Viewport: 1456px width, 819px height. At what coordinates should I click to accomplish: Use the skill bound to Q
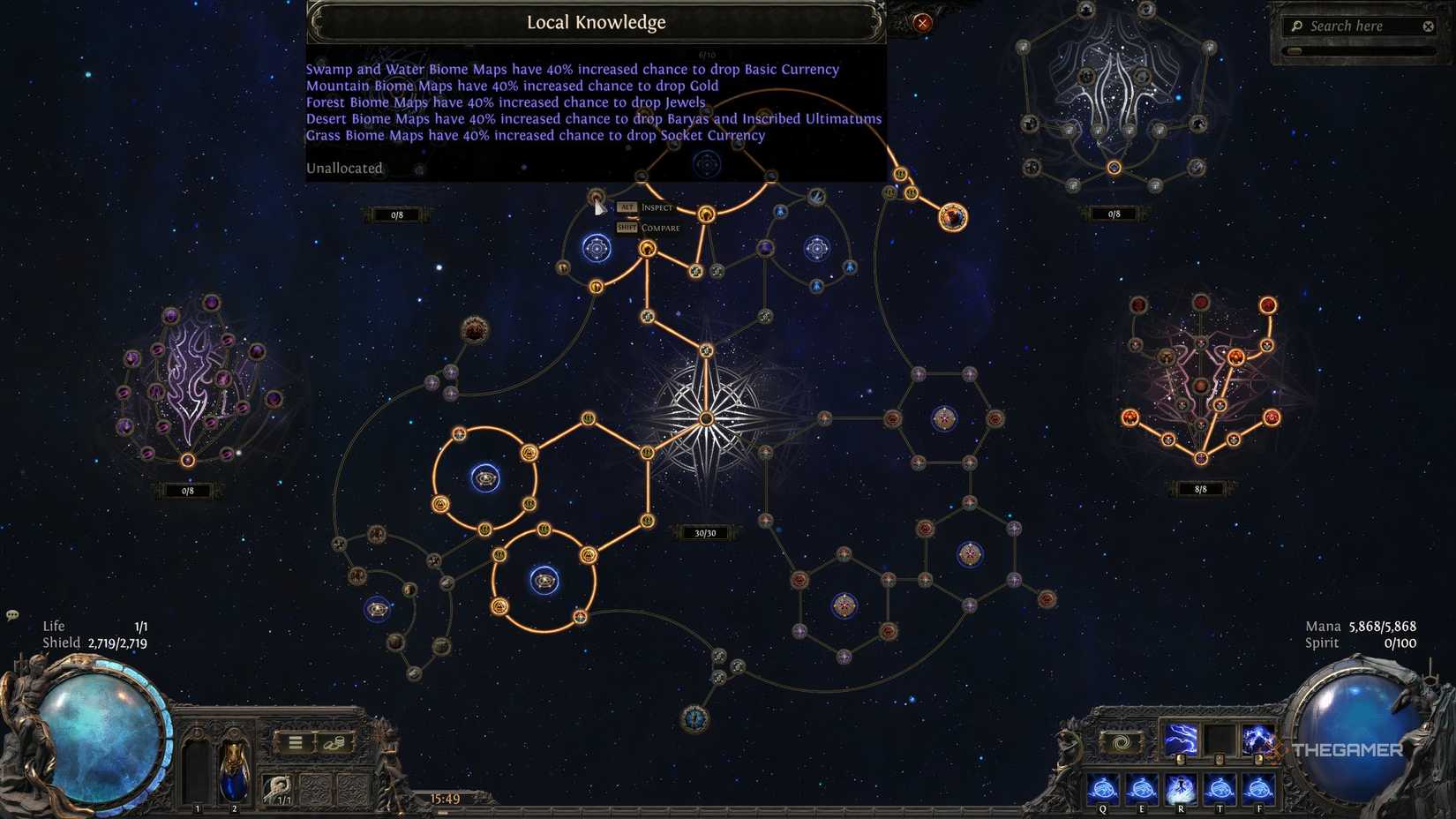[1102, 788]
